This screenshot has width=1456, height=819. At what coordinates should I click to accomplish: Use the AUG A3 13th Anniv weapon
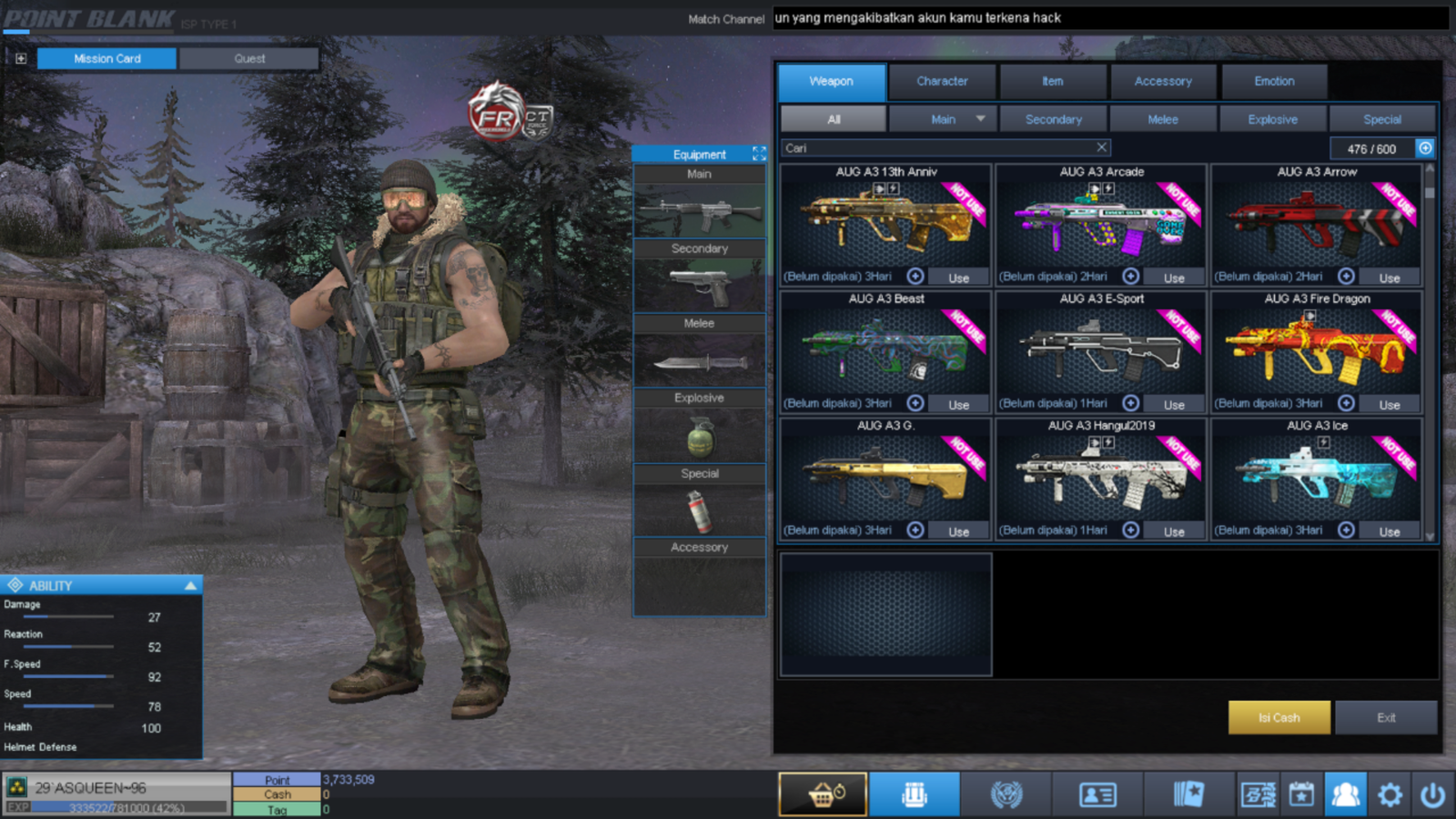pos(958,278)
